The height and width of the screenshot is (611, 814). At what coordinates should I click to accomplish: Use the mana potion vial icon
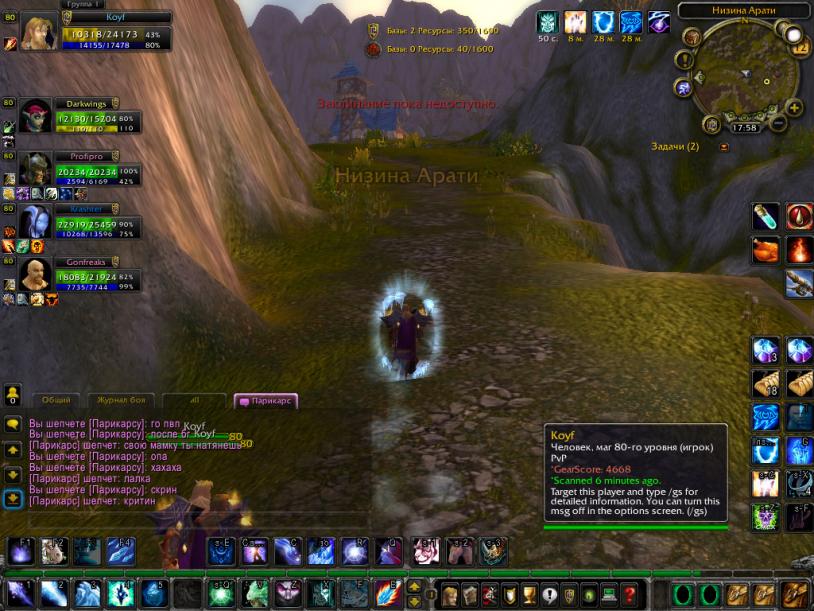[x=765, y=215]
